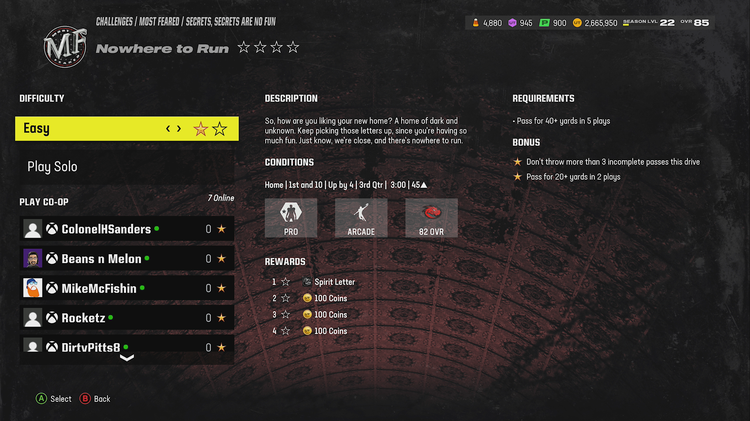Pick Beans n Melon as co-op partner
This screenshot has width=750, height=421.
coord(127,258)
